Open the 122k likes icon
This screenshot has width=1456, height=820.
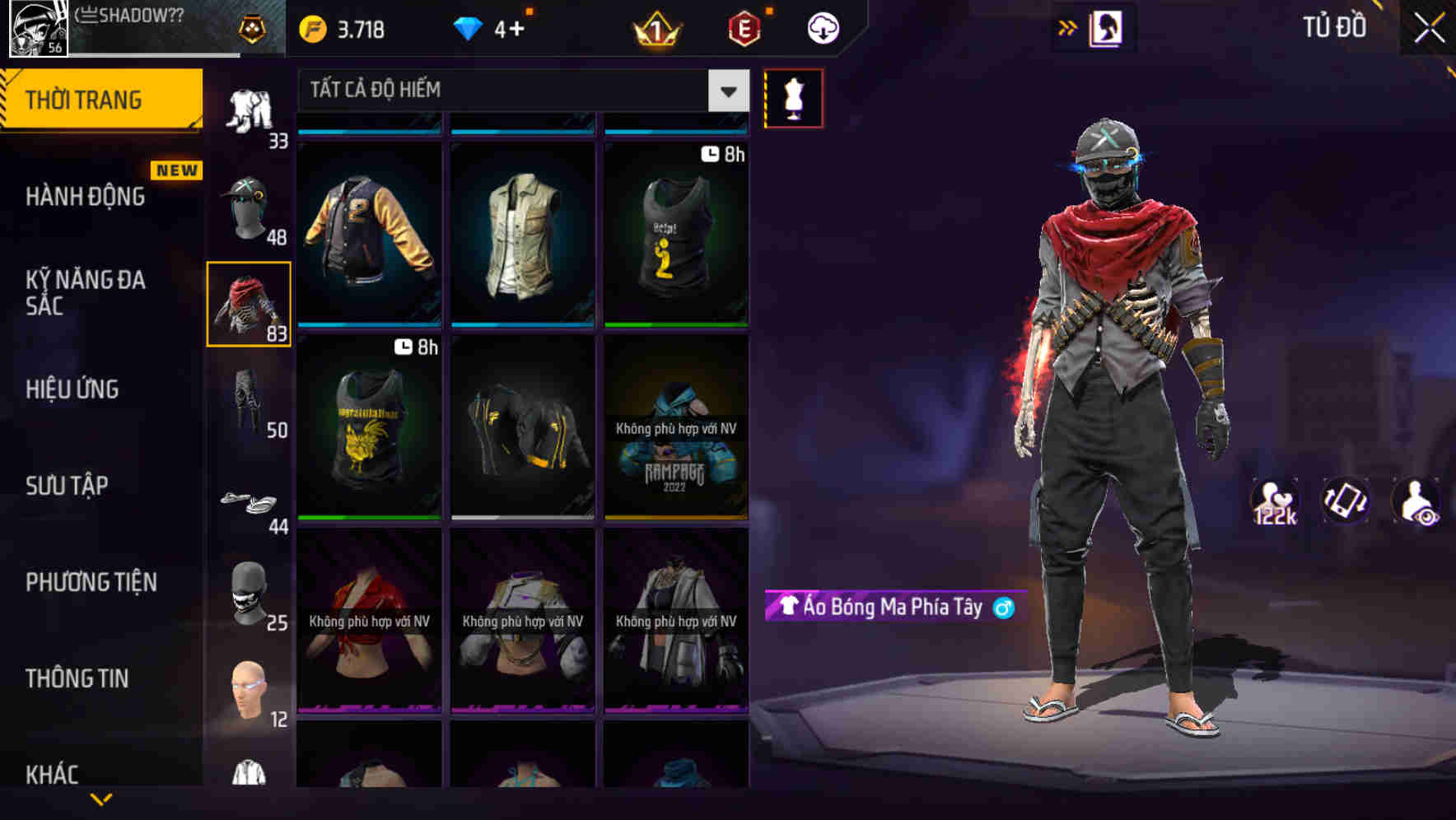[1276, 501]
